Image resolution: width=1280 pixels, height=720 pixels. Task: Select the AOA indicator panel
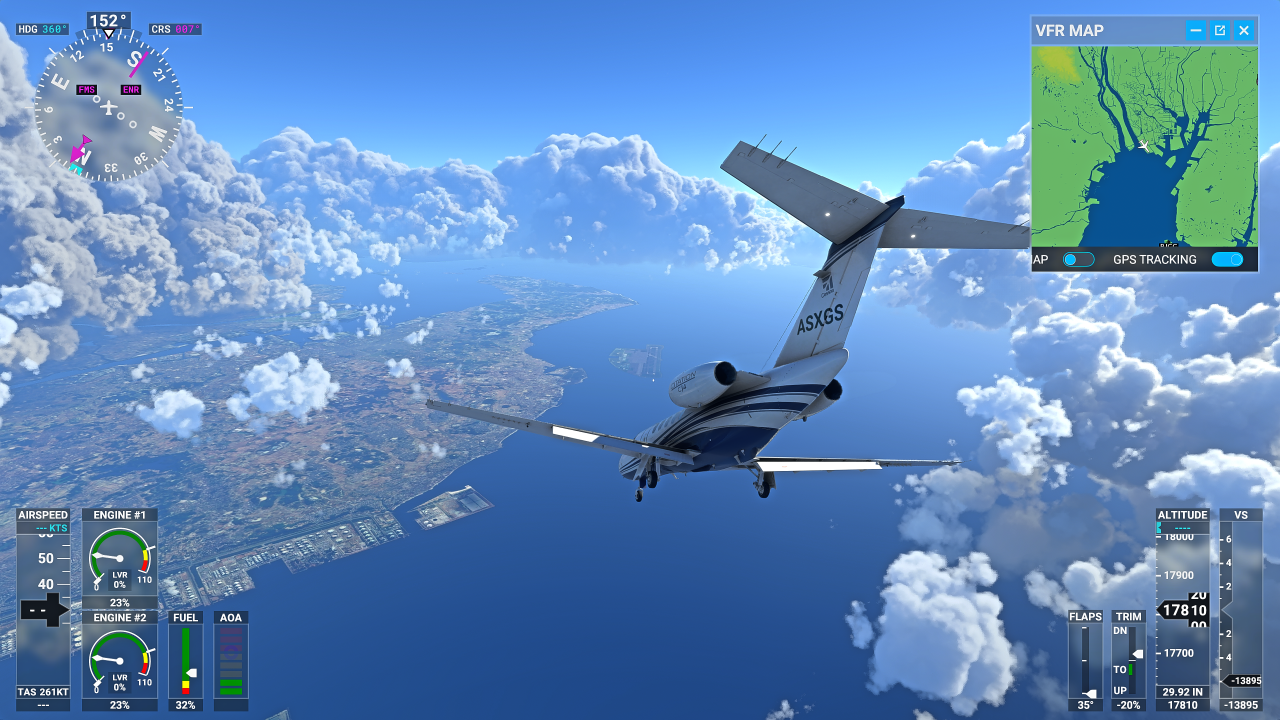pos(230,660)
